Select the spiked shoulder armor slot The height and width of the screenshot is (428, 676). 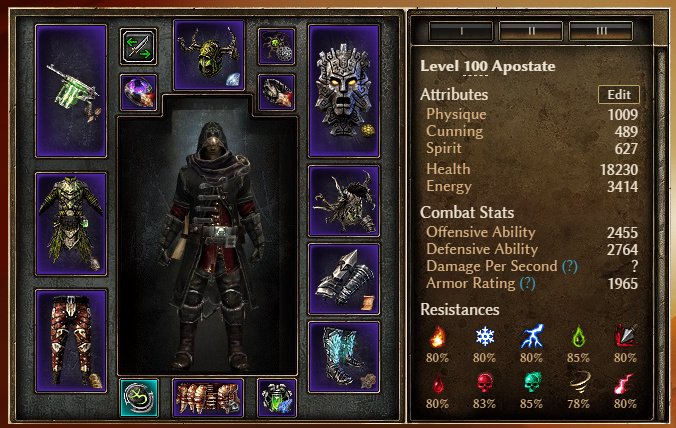coord(344,200)
